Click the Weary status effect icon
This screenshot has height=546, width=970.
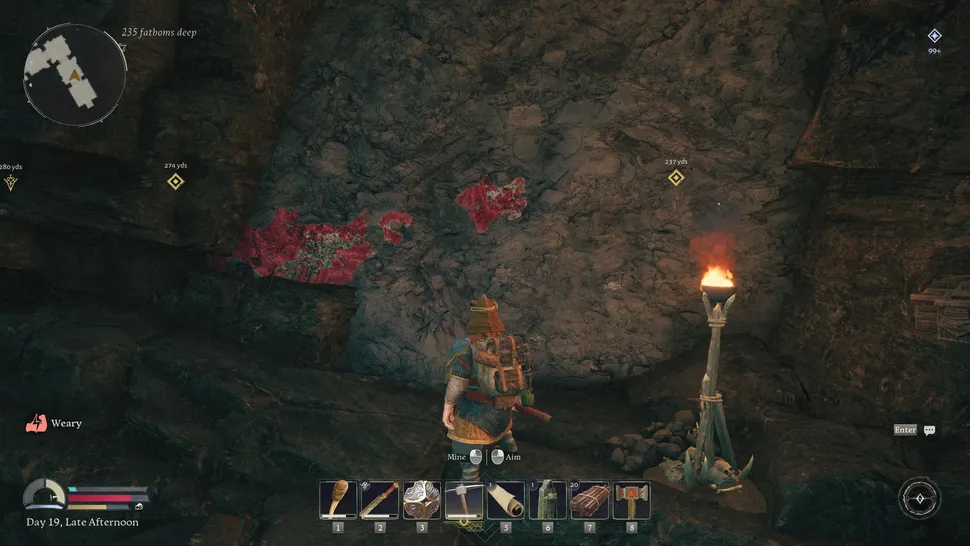tap(34, 423)
